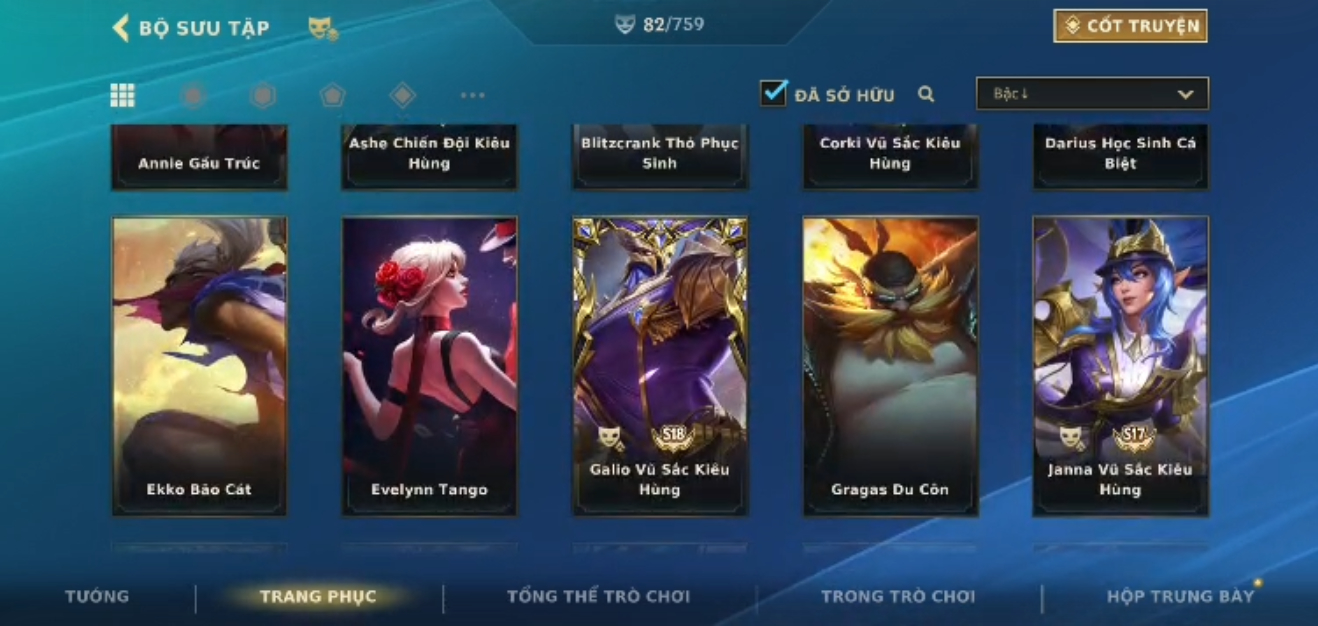Go back from Bộ Sưu Tập
The height and width of the screenshot is (626, 1318).
point(121,27)
